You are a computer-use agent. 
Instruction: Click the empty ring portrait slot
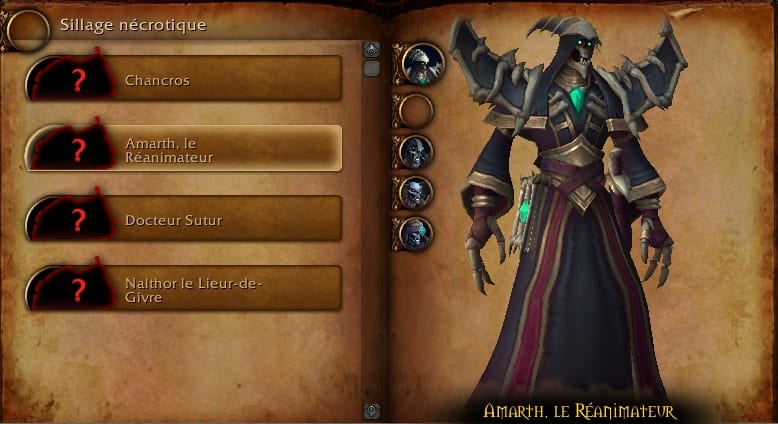(415, 109)
